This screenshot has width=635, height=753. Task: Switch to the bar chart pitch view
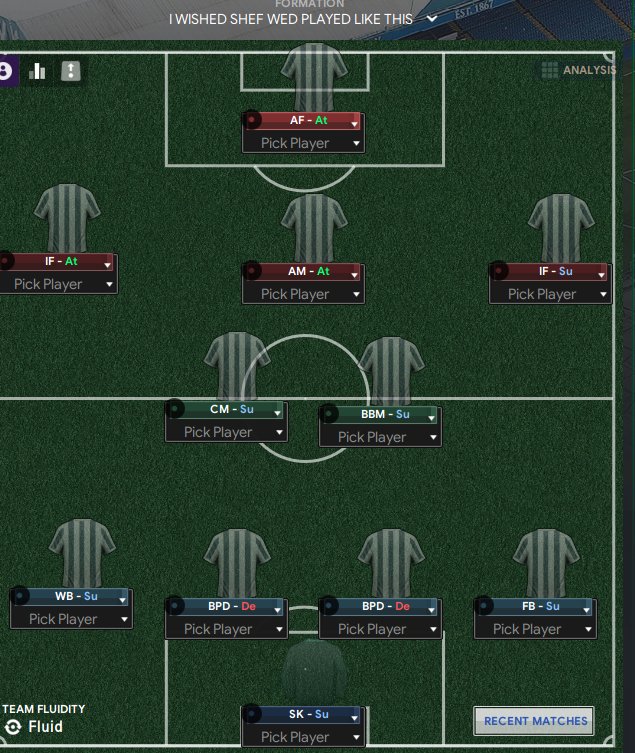38,71
